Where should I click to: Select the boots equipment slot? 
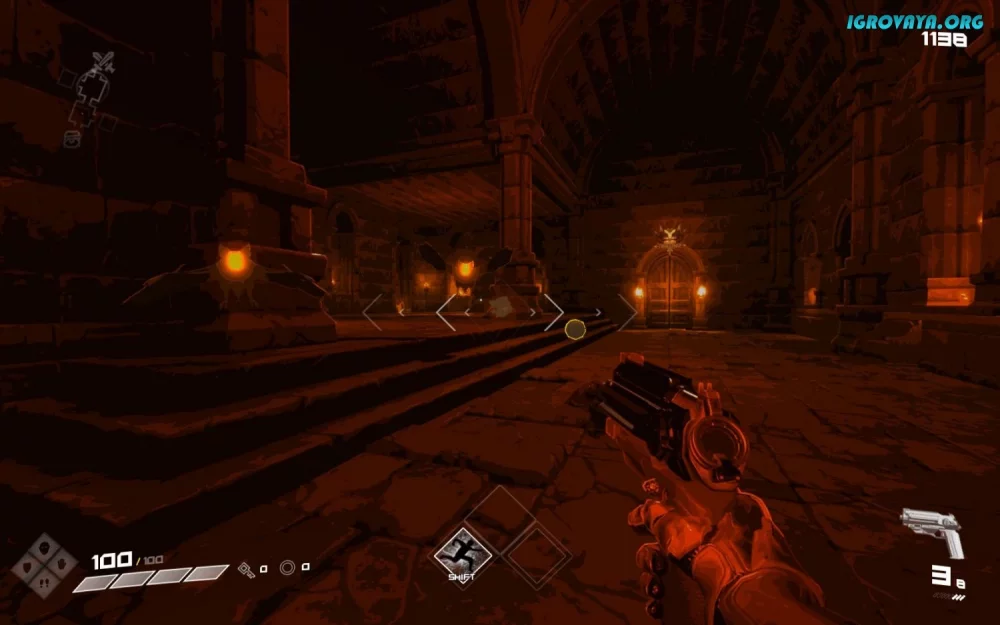pos(43,582)
